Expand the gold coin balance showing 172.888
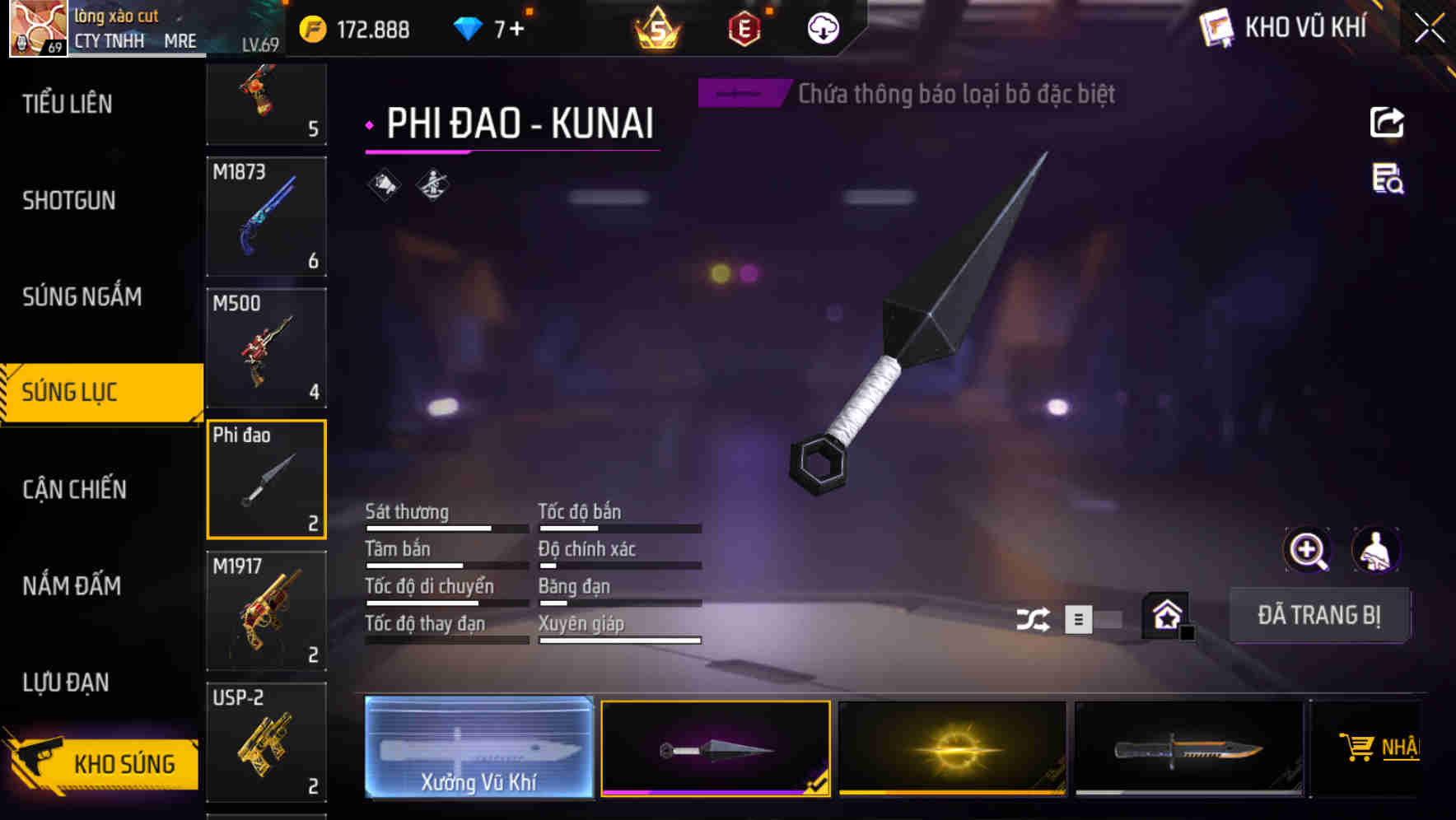Screen dimensions: 1456x820 pos(354,27)
